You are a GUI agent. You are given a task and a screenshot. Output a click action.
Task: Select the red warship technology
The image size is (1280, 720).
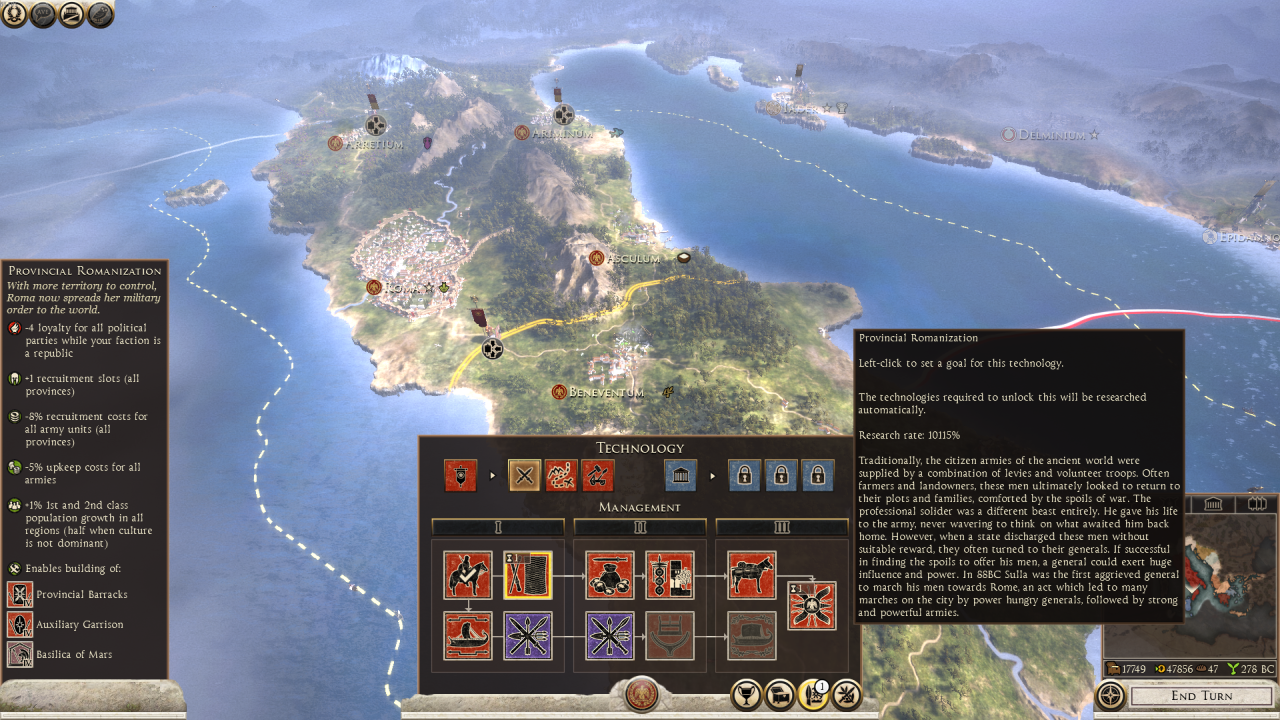pos(468,636)
